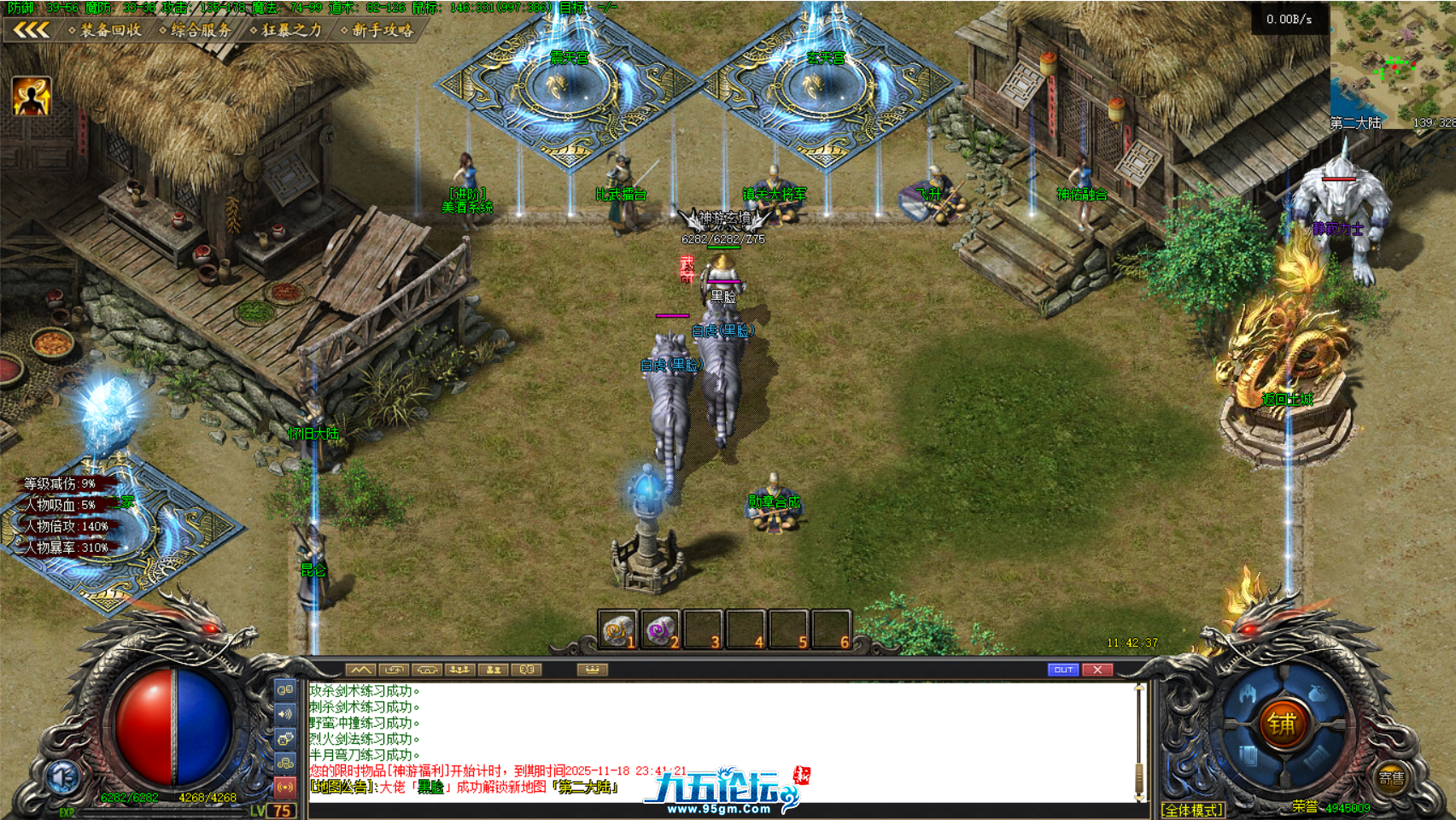Select the stats graph icon above the chat window
This screenshot has height=820, width=1456.
pyautogui.click(x=361, y=670)
